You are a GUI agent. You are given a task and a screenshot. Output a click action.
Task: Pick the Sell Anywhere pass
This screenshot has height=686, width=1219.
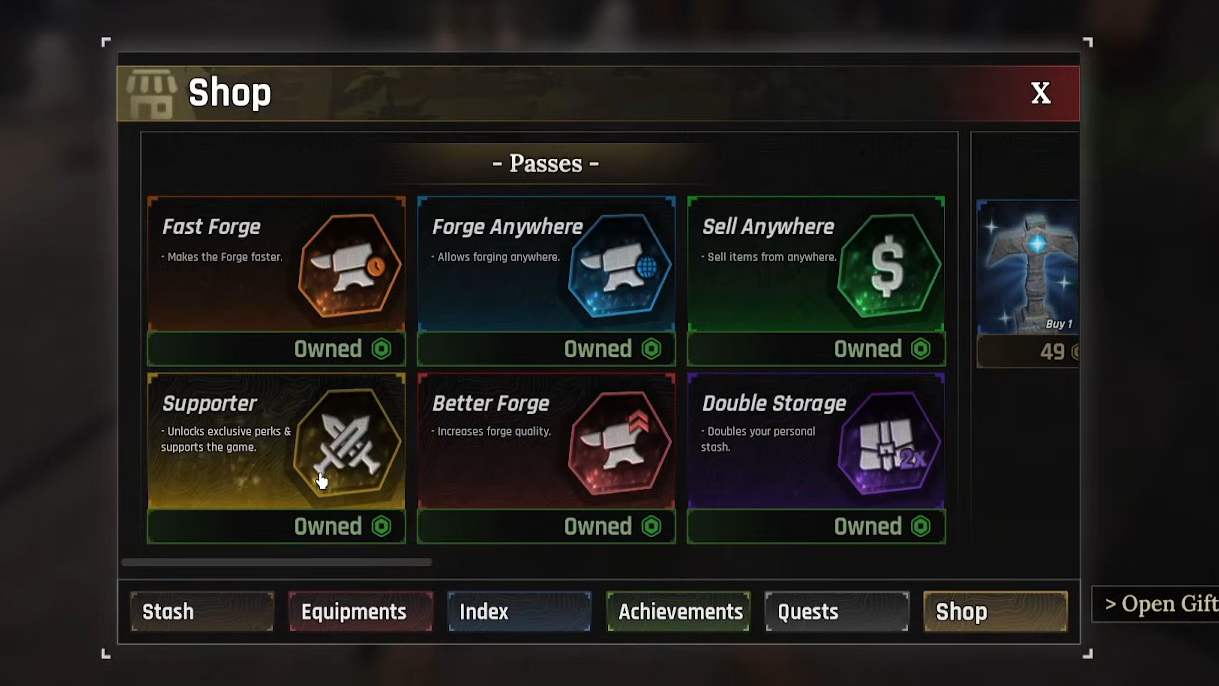pos(816,265)
